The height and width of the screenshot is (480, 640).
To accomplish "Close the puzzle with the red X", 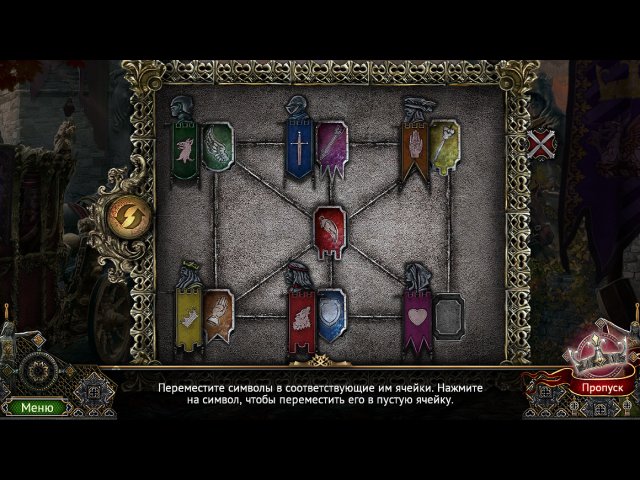I will click(x=542, y=144).
